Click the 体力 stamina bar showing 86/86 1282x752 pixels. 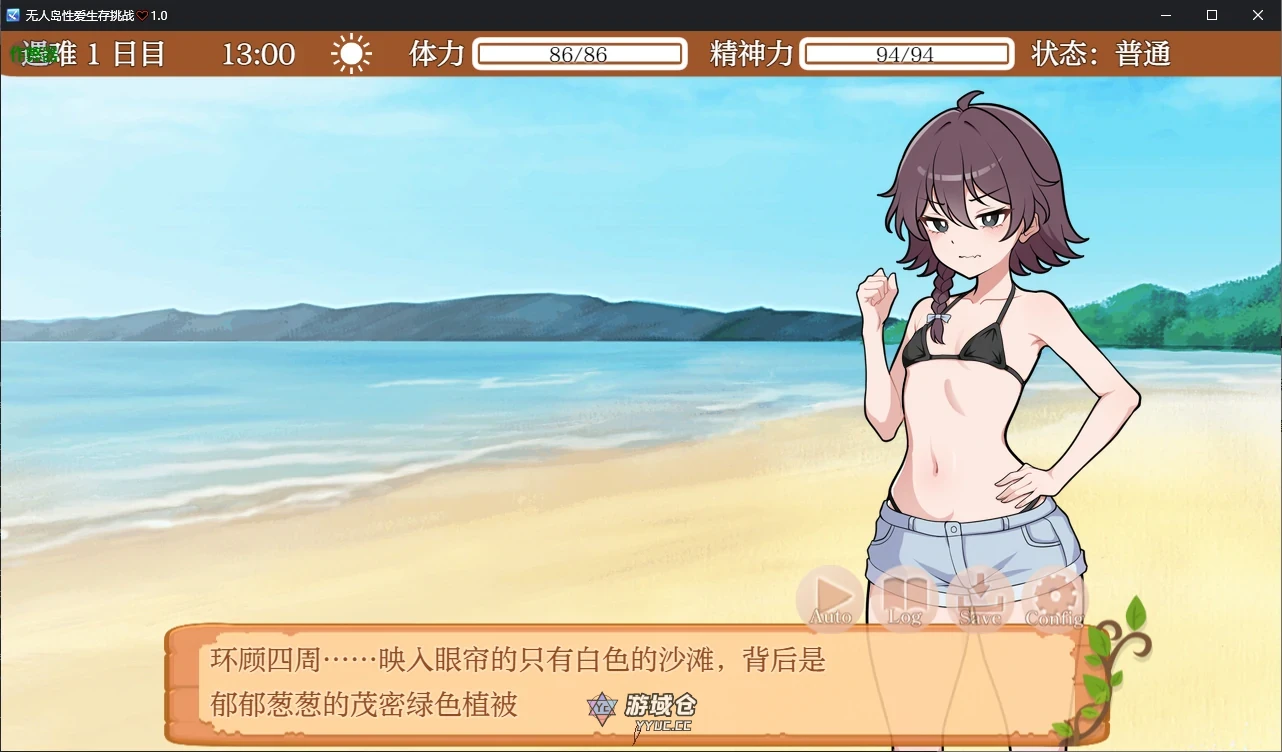point(580,54)
